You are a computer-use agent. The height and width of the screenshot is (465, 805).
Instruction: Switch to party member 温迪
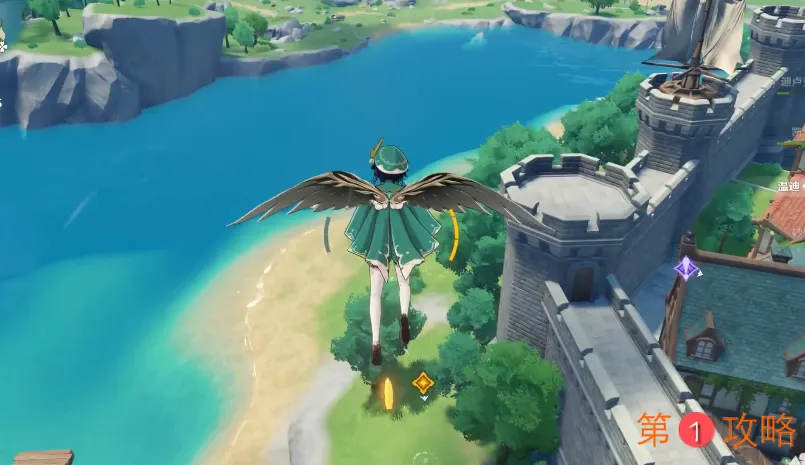pyautogui.click(x=790, y=185)
